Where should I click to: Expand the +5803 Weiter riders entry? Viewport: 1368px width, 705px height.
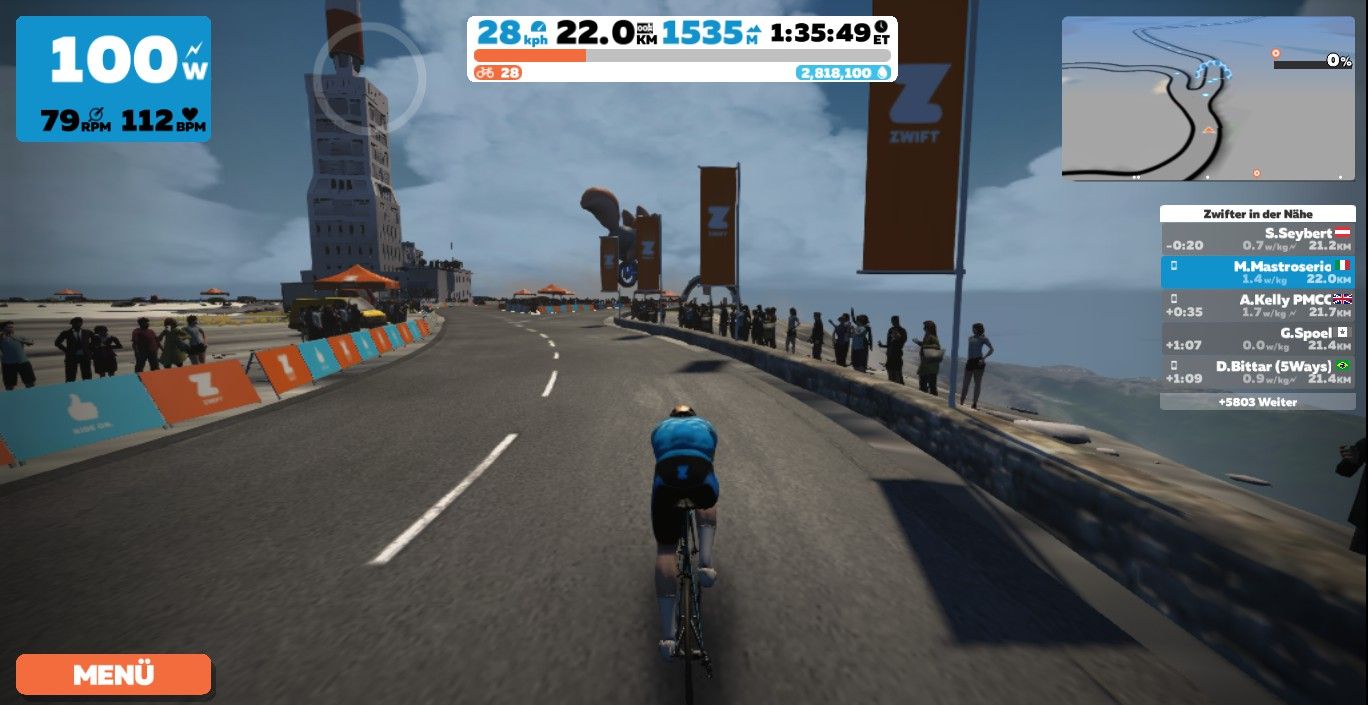pos(1257,402)
